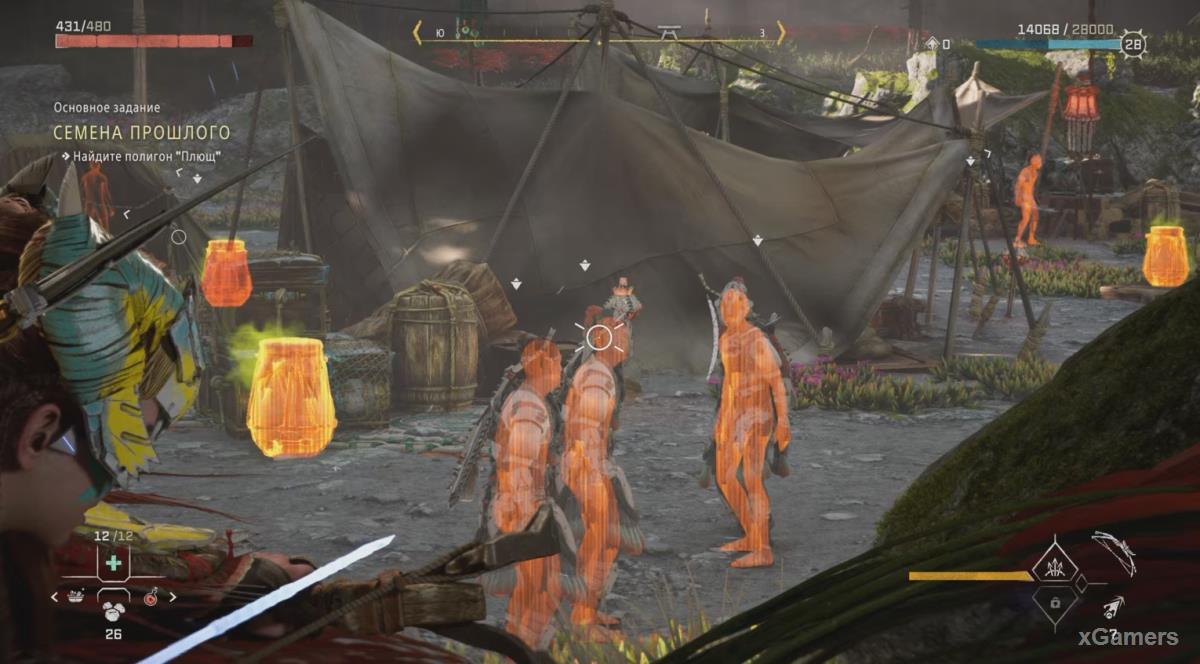Screen dimensions: 1200x664
Task: Select the medicine pouch plus icon
Action: coord(113,563)
